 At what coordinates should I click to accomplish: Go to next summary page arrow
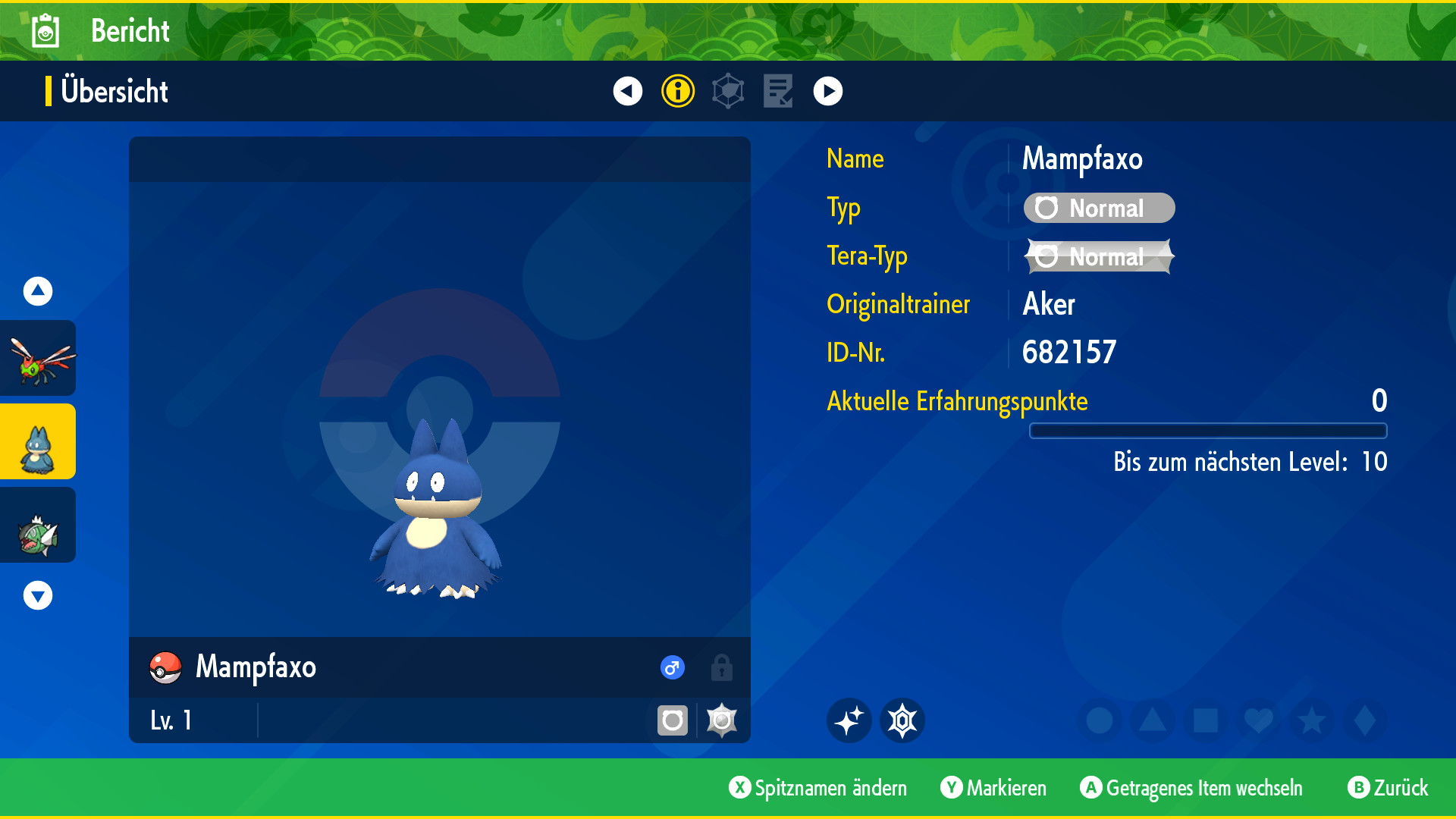click(x=827, y=91)
